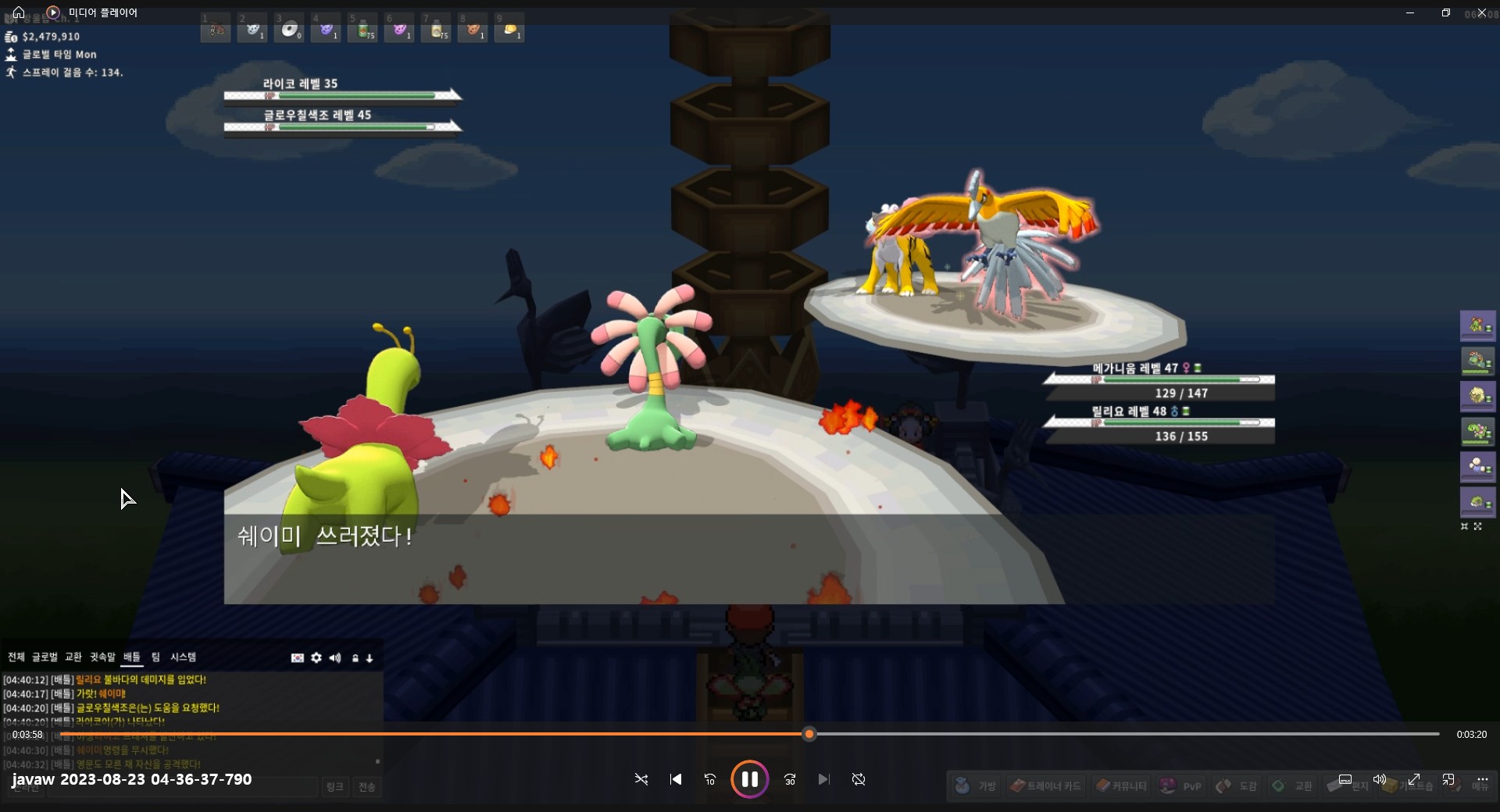Screen dimensions: 1500x812
Task: Open chat settings gear icon
Action: tap(316, 658)
